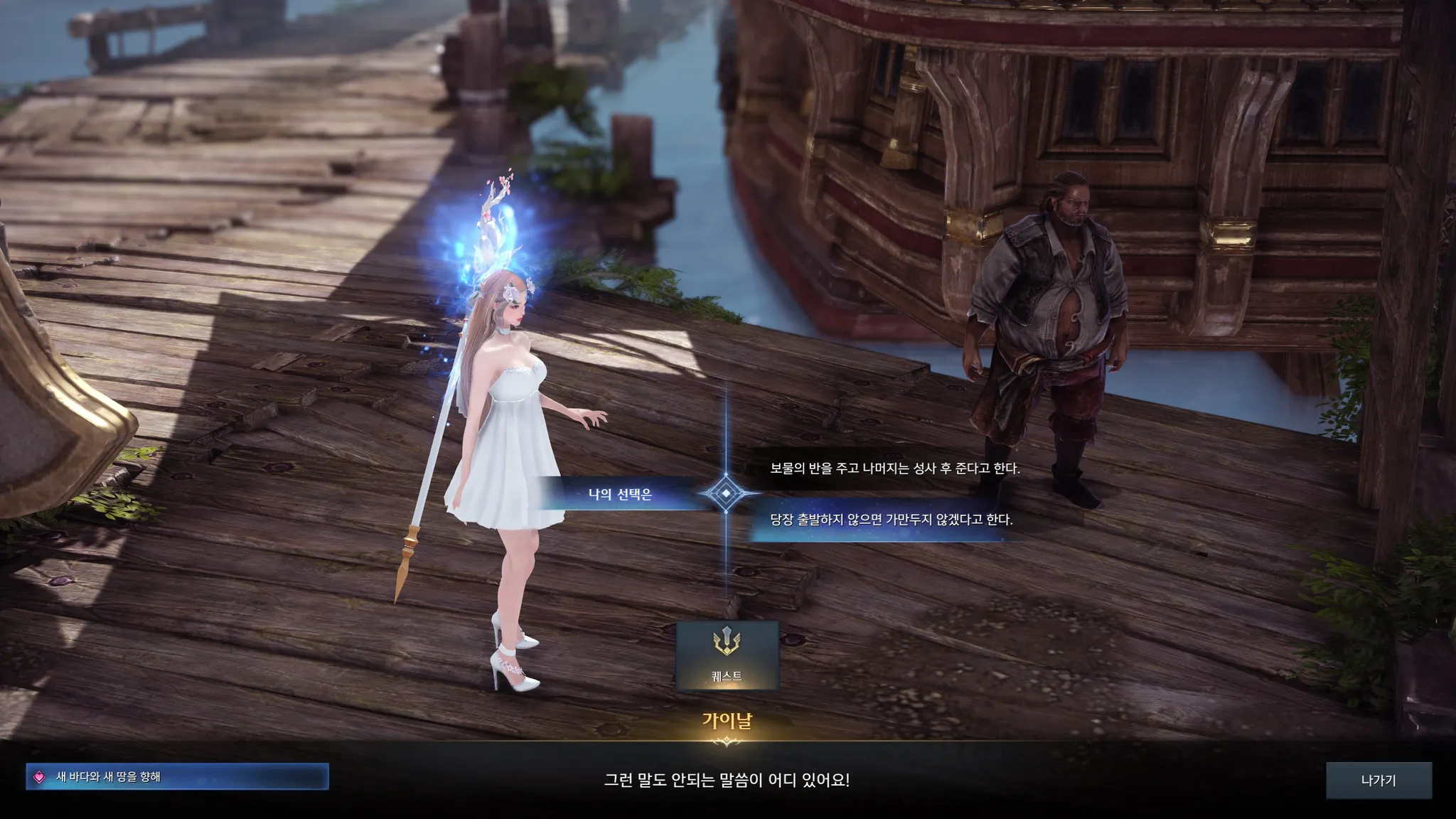This screenshot has width=1456, height=819.
Task: Click the 새 바다와 새 땅을 향해 quest tracker
Action: pyautogui.click(x=177, y=777)
